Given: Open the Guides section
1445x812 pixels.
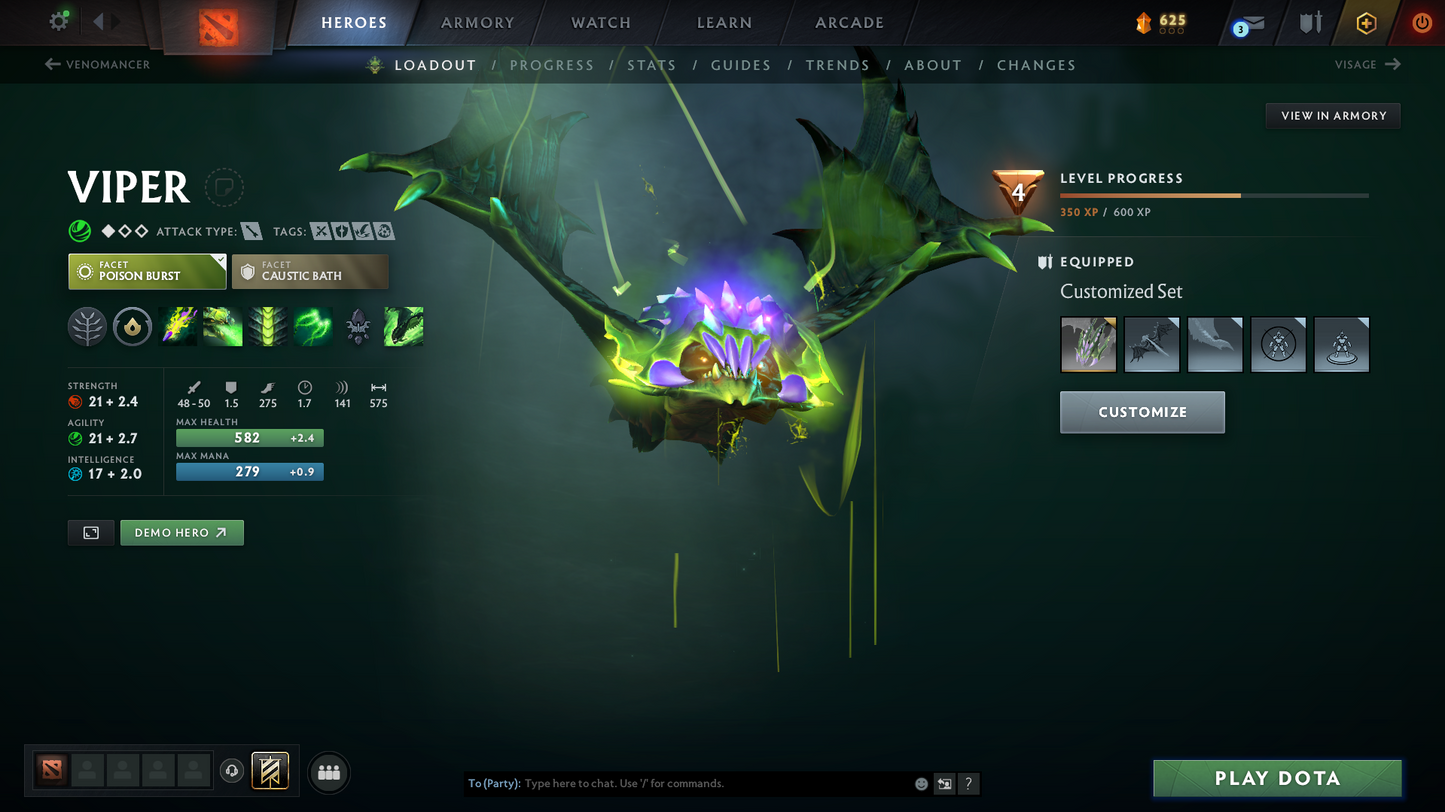Looking at the screenshot, I should 741,65.
